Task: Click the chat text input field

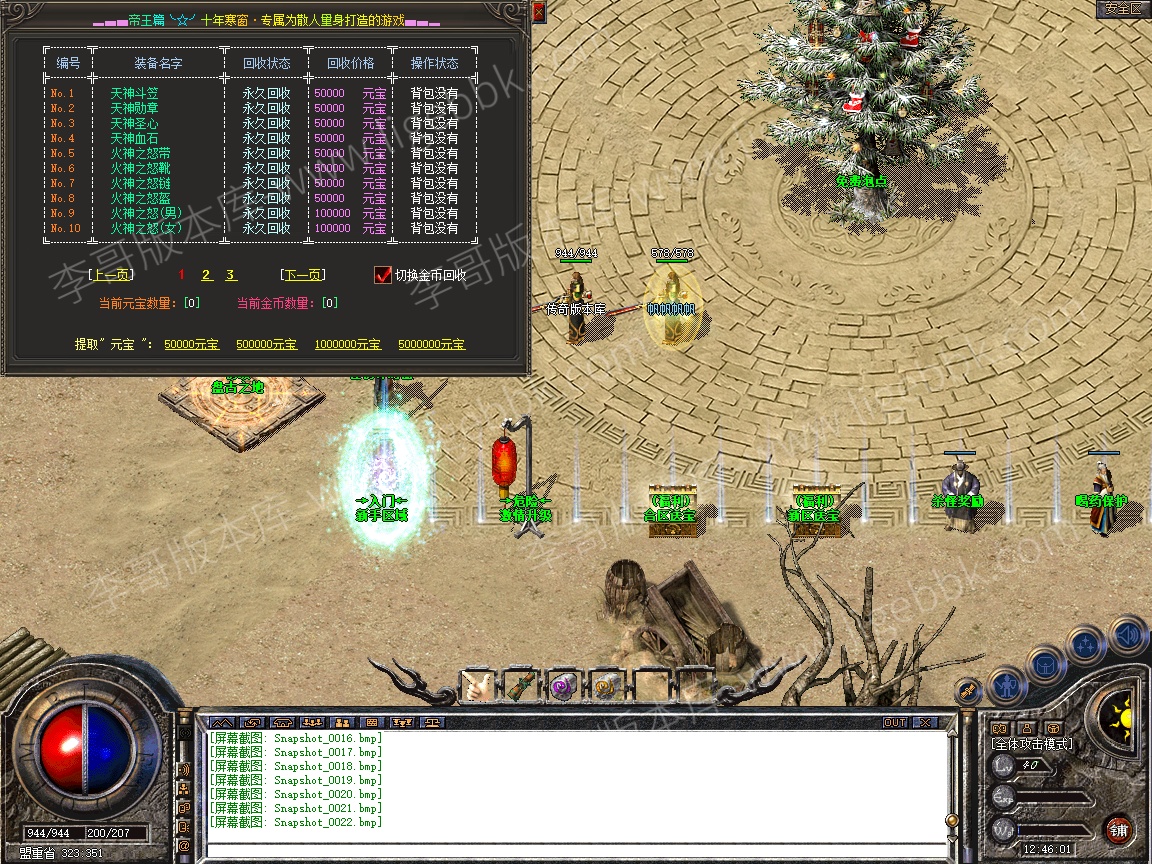Action: click(575, 851)
